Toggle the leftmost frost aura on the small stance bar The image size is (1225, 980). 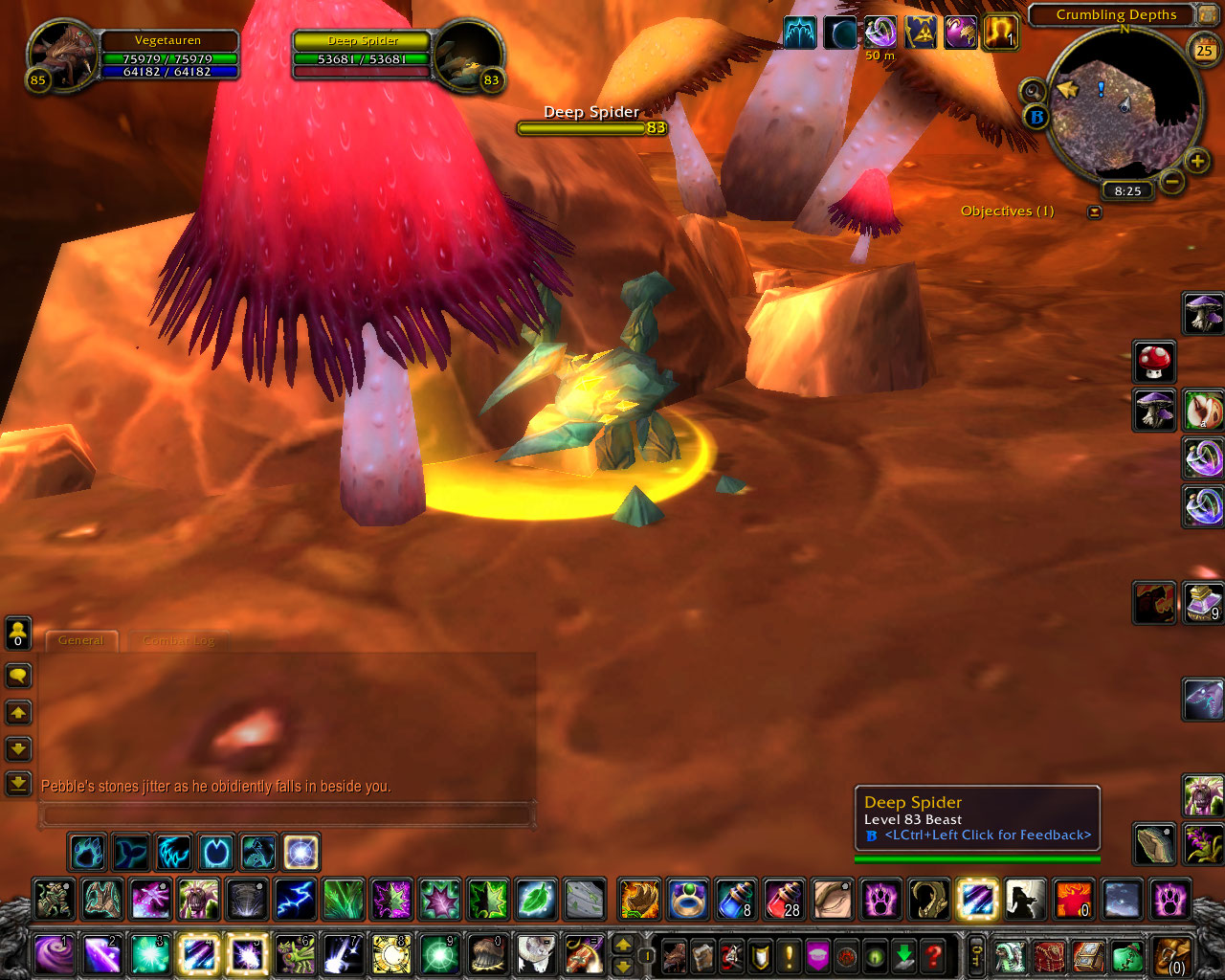[87, 852]
